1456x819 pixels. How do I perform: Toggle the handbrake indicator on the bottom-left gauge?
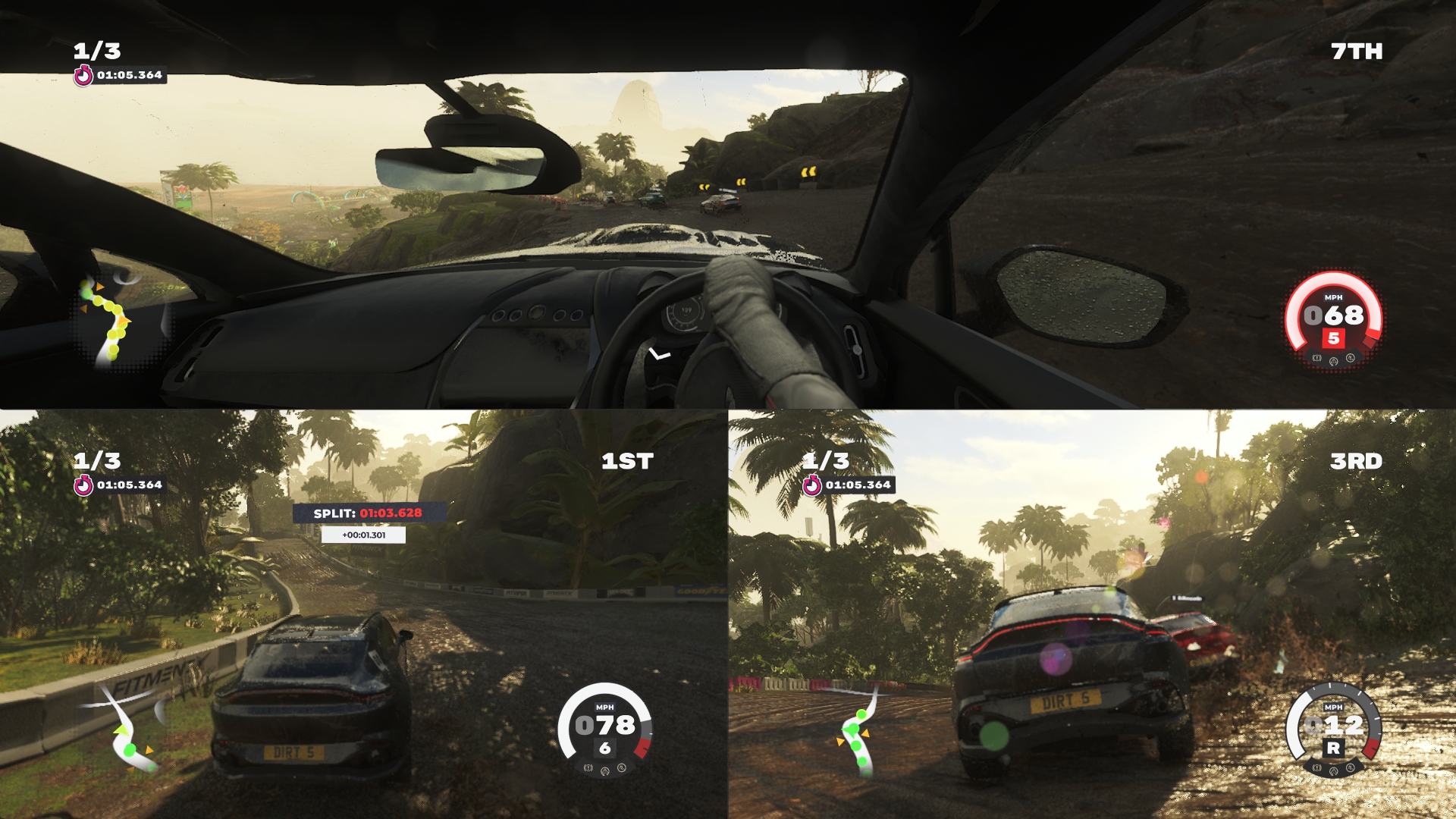[x=588, y=768]
